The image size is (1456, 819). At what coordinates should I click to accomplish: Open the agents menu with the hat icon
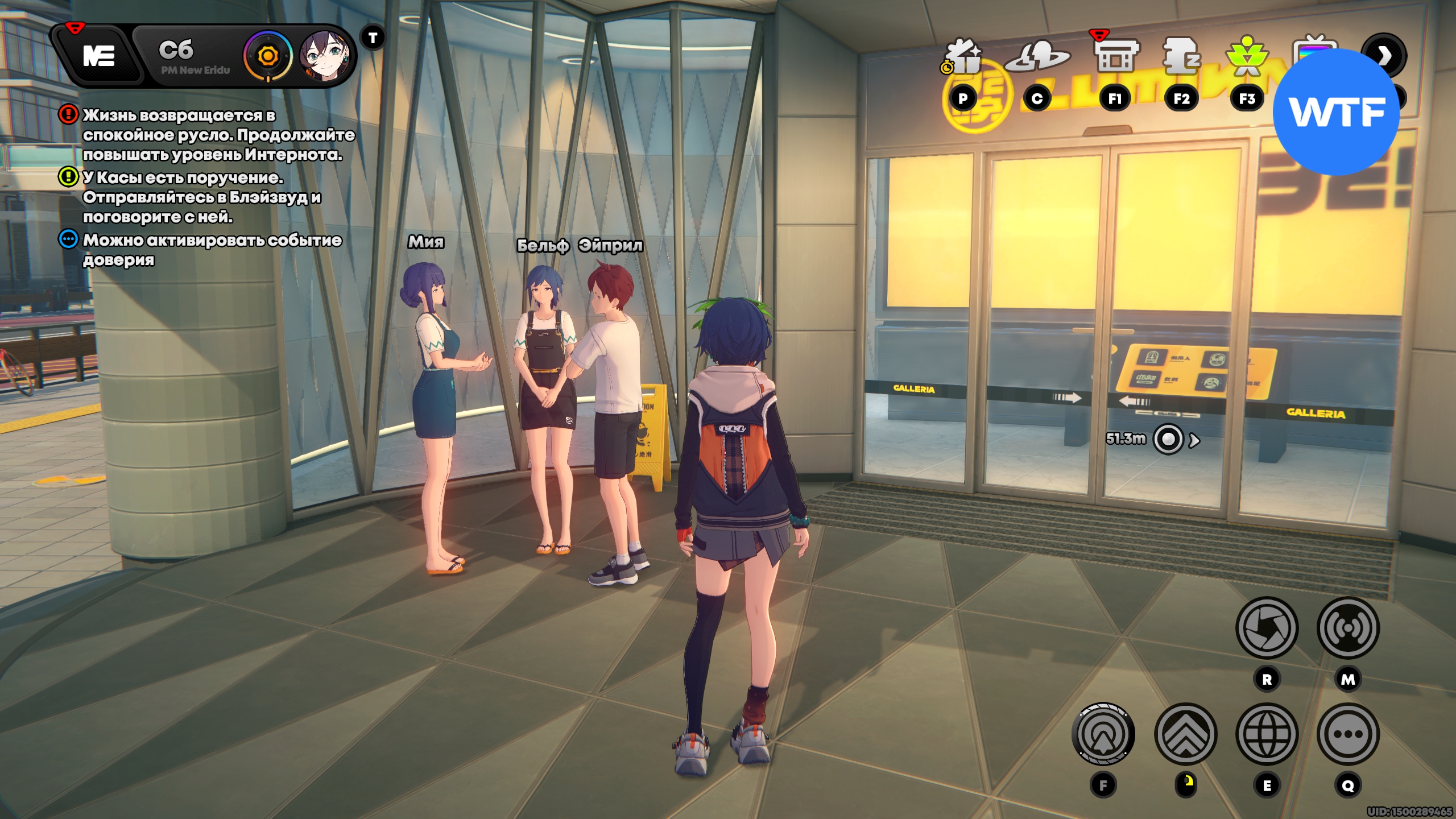[1037, 57]
